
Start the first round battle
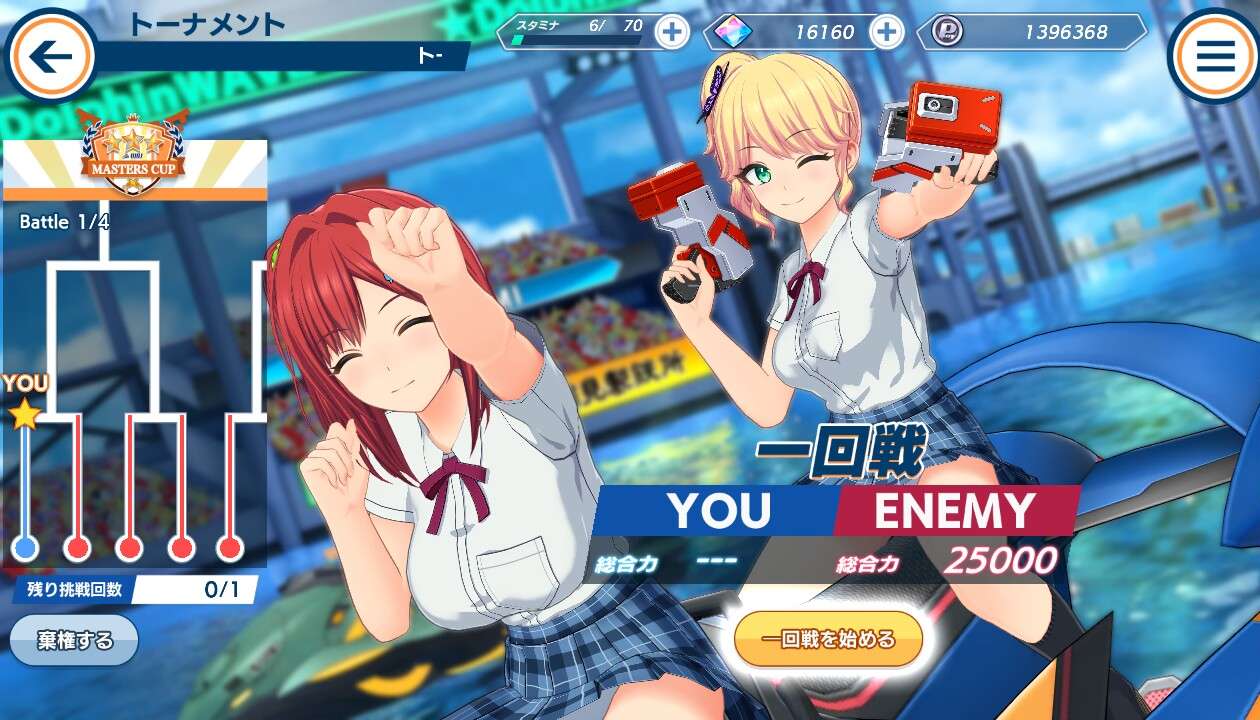(x=828, y=639)
